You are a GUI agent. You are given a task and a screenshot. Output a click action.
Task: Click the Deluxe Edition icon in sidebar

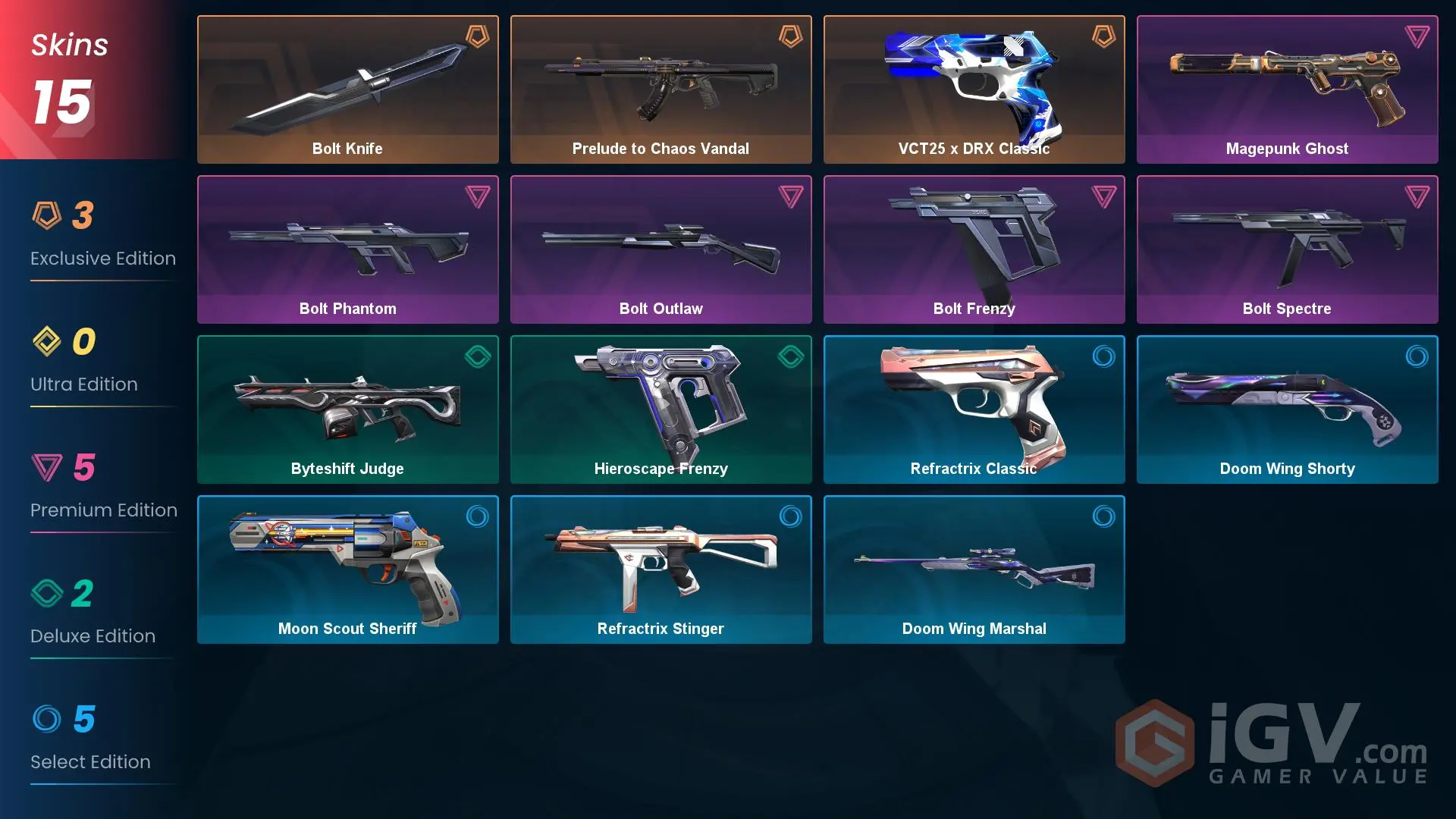click(x=47, y=594)
